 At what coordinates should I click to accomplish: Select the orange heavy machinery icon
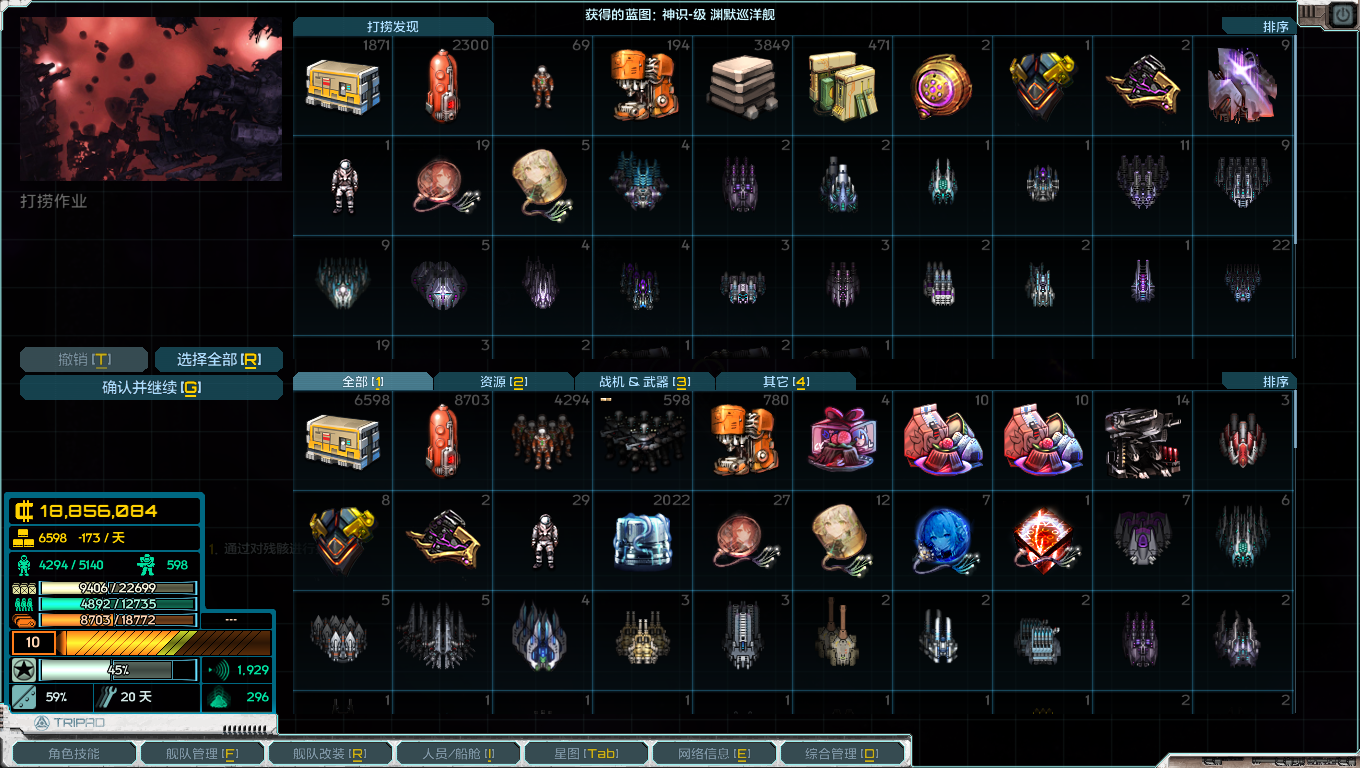[x=742, y=440]
